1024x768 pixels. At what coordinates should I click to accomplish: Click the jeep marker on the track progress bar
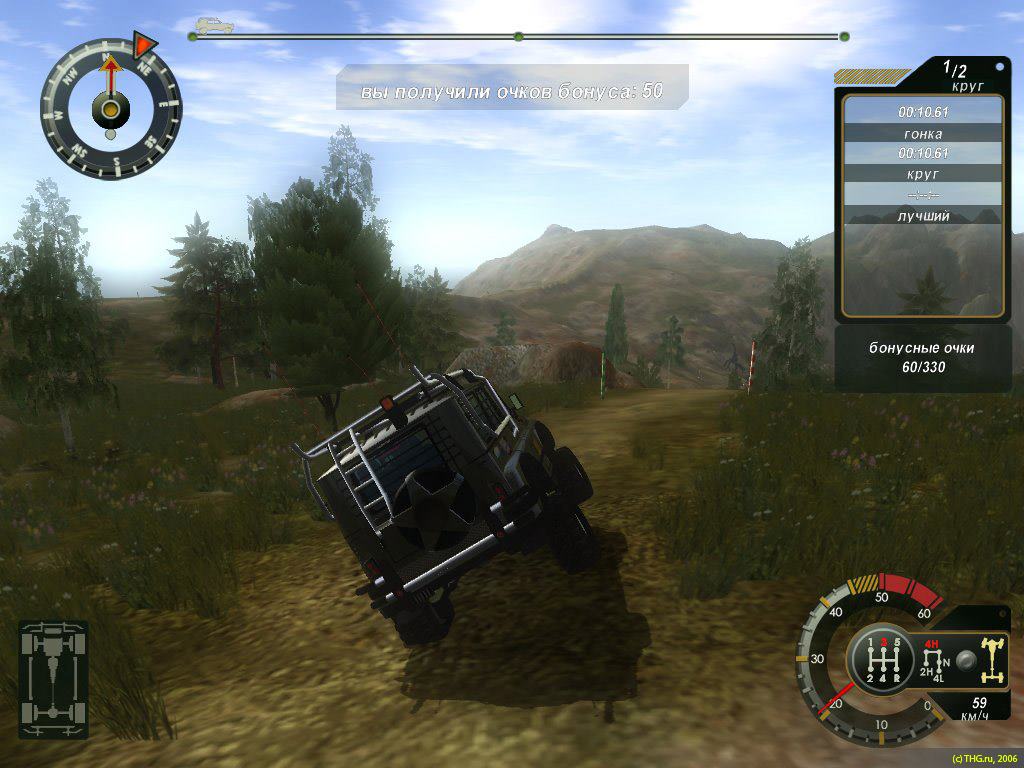tap(214, 26)
